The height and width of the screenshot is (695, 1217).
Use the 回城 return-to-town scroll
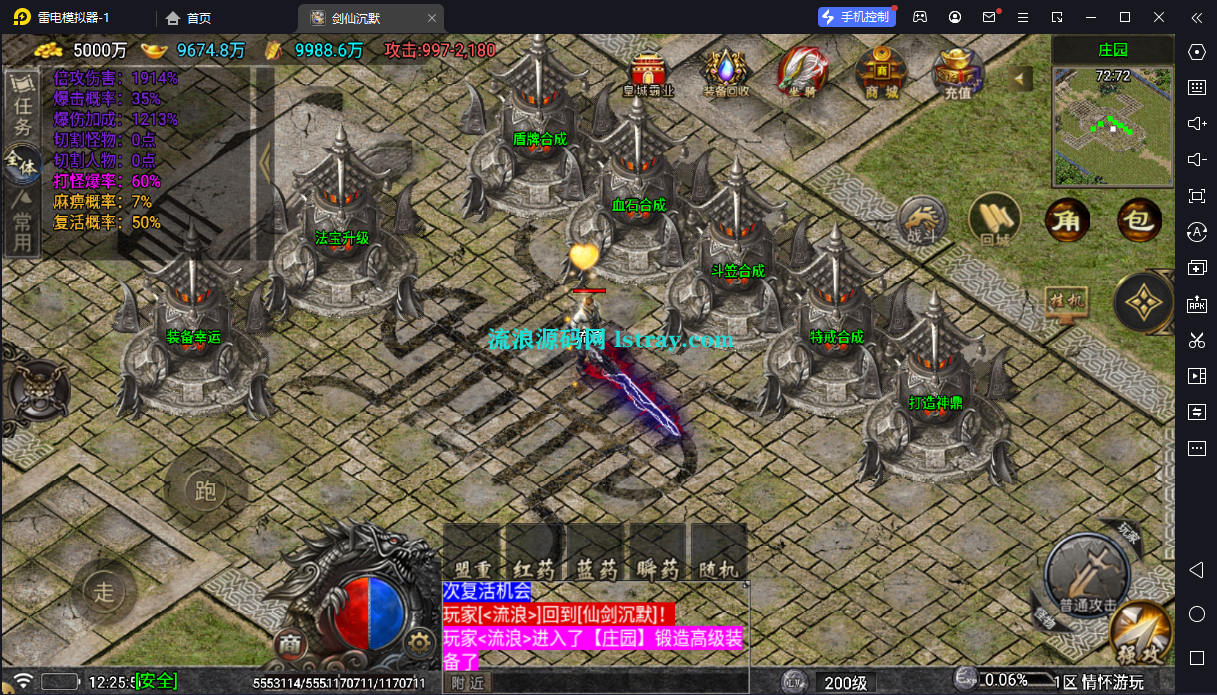click(x=994, y=220)
